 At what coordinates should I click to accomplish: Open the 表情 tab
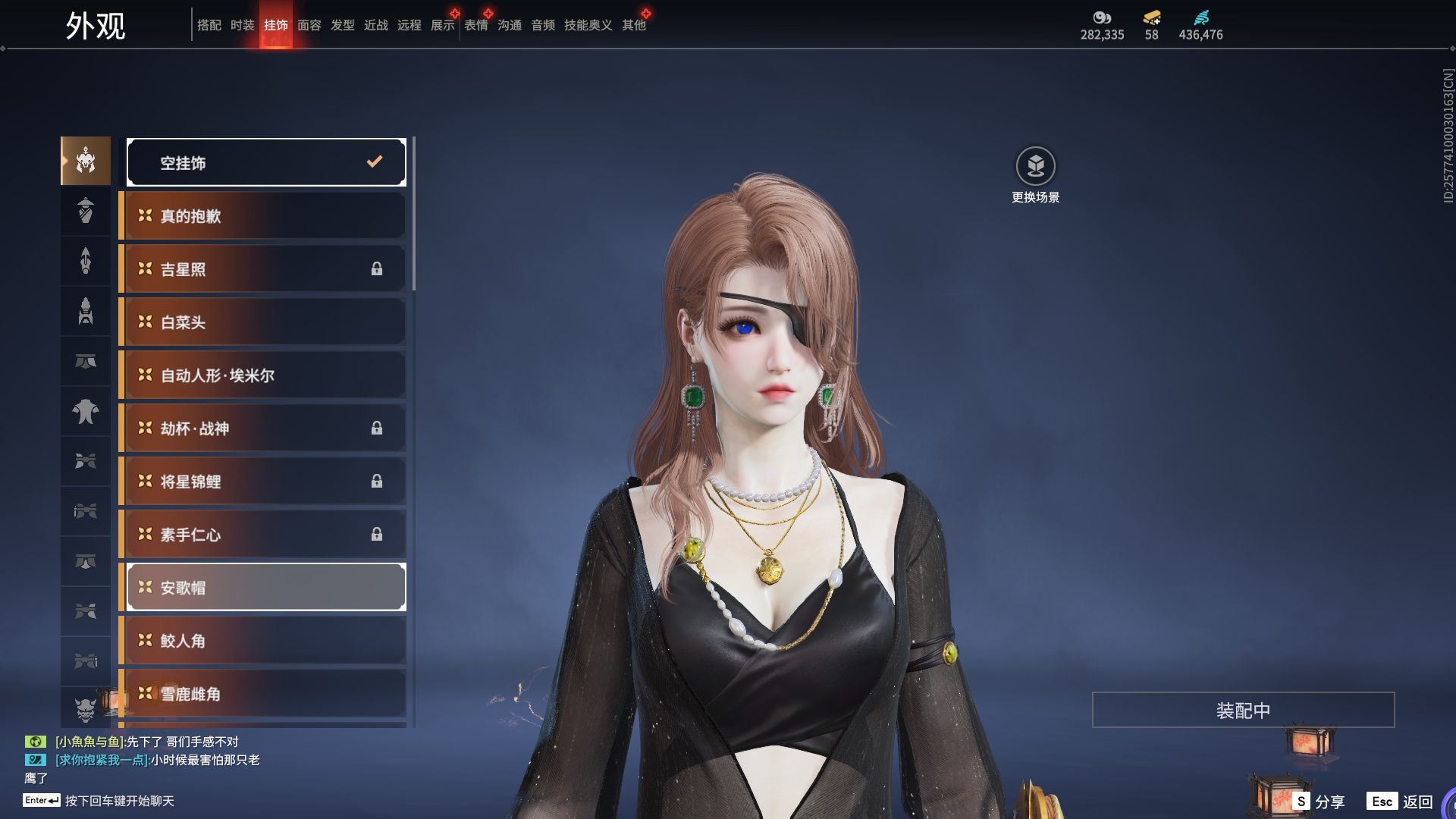coord(475,25)
